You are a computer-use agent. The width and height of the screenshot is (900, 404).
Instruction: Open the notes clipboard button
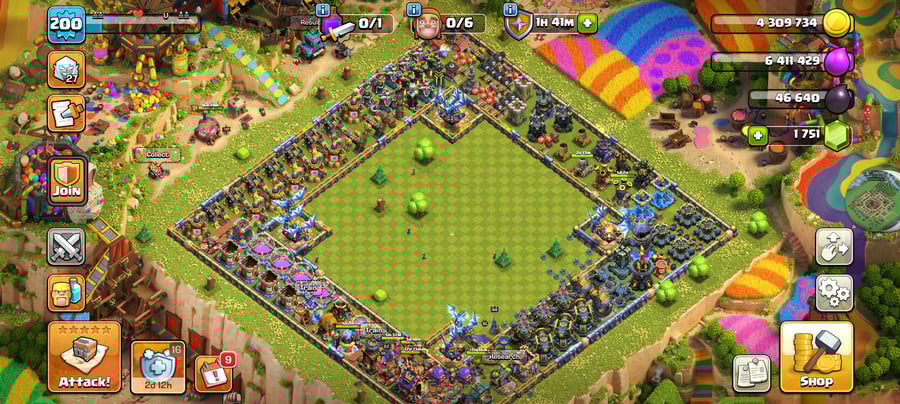pos(751,373)
